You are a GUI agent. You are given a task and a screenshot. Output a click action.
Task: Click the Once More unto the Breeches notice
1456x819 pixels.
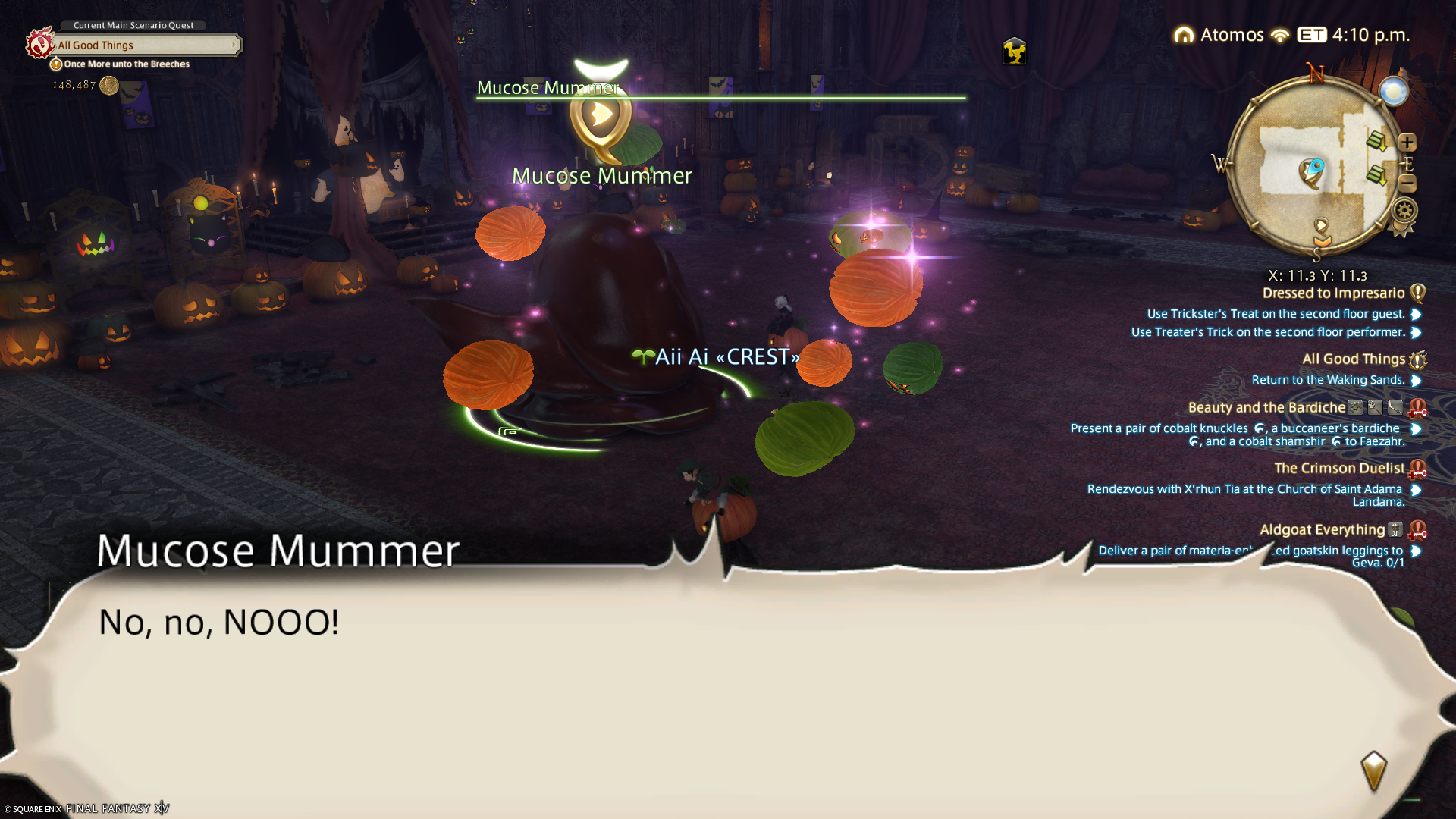coord(126,64)
